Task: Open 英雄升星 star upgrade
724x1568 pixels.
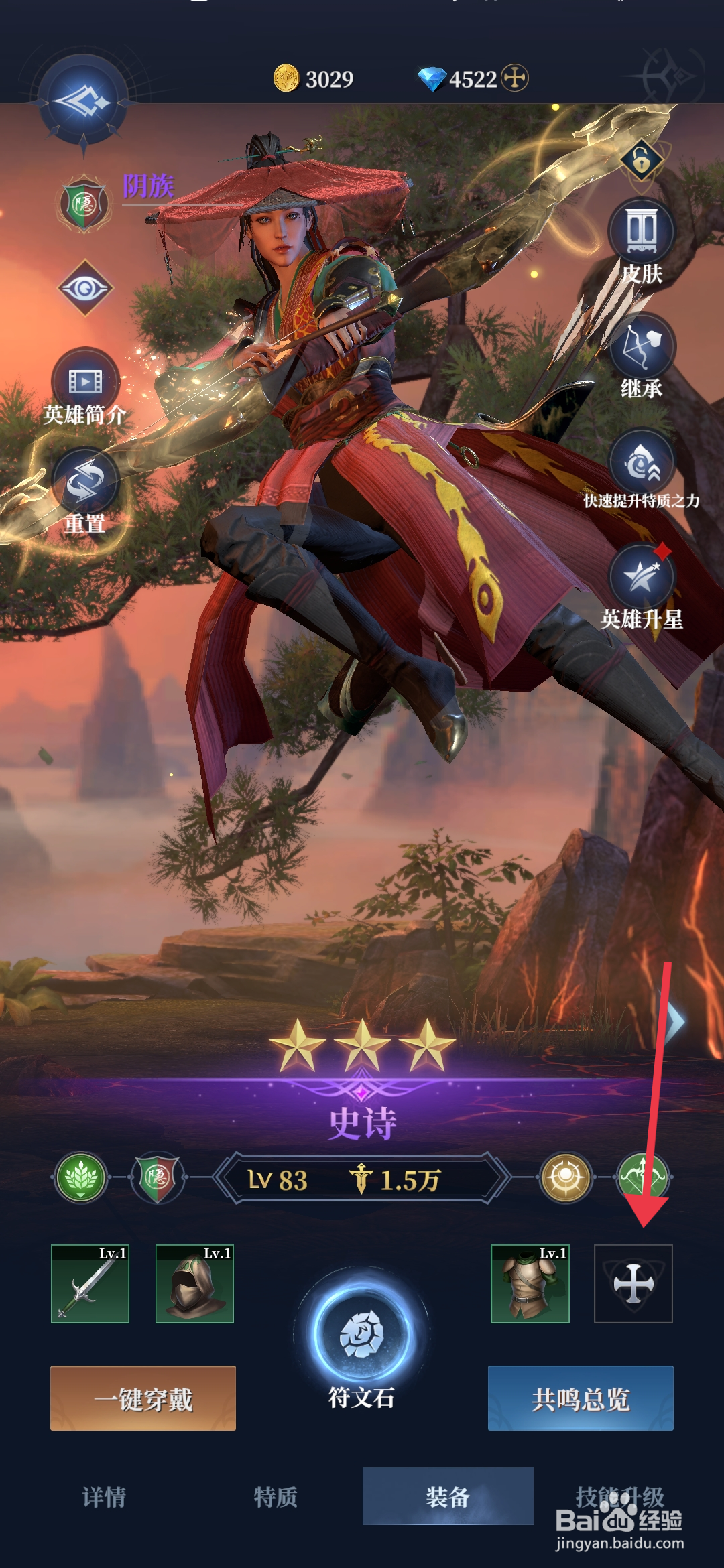Action: click(x=642, y=578)
